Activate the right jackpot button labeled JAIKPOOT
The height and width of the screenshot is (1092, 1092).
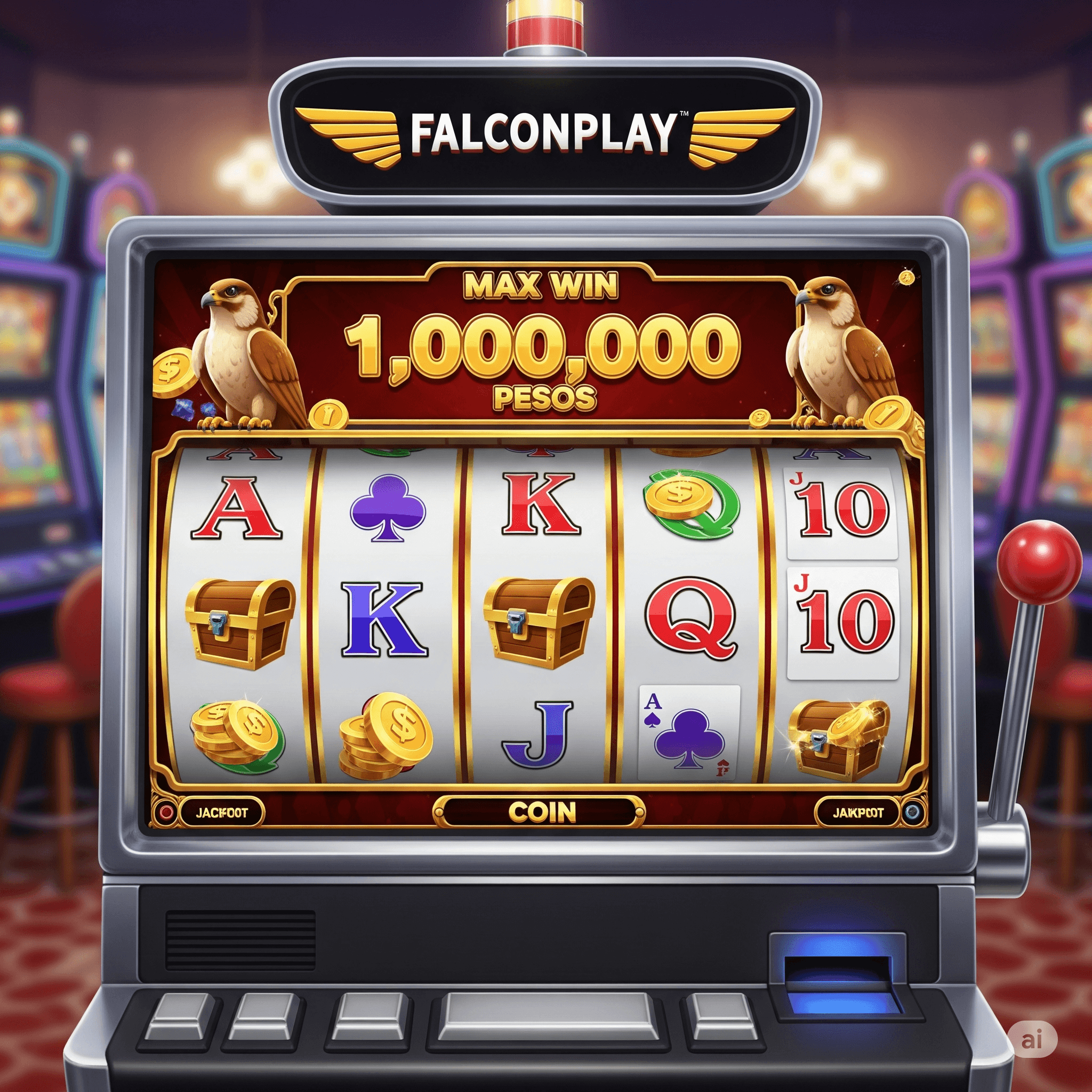point(857,813)
